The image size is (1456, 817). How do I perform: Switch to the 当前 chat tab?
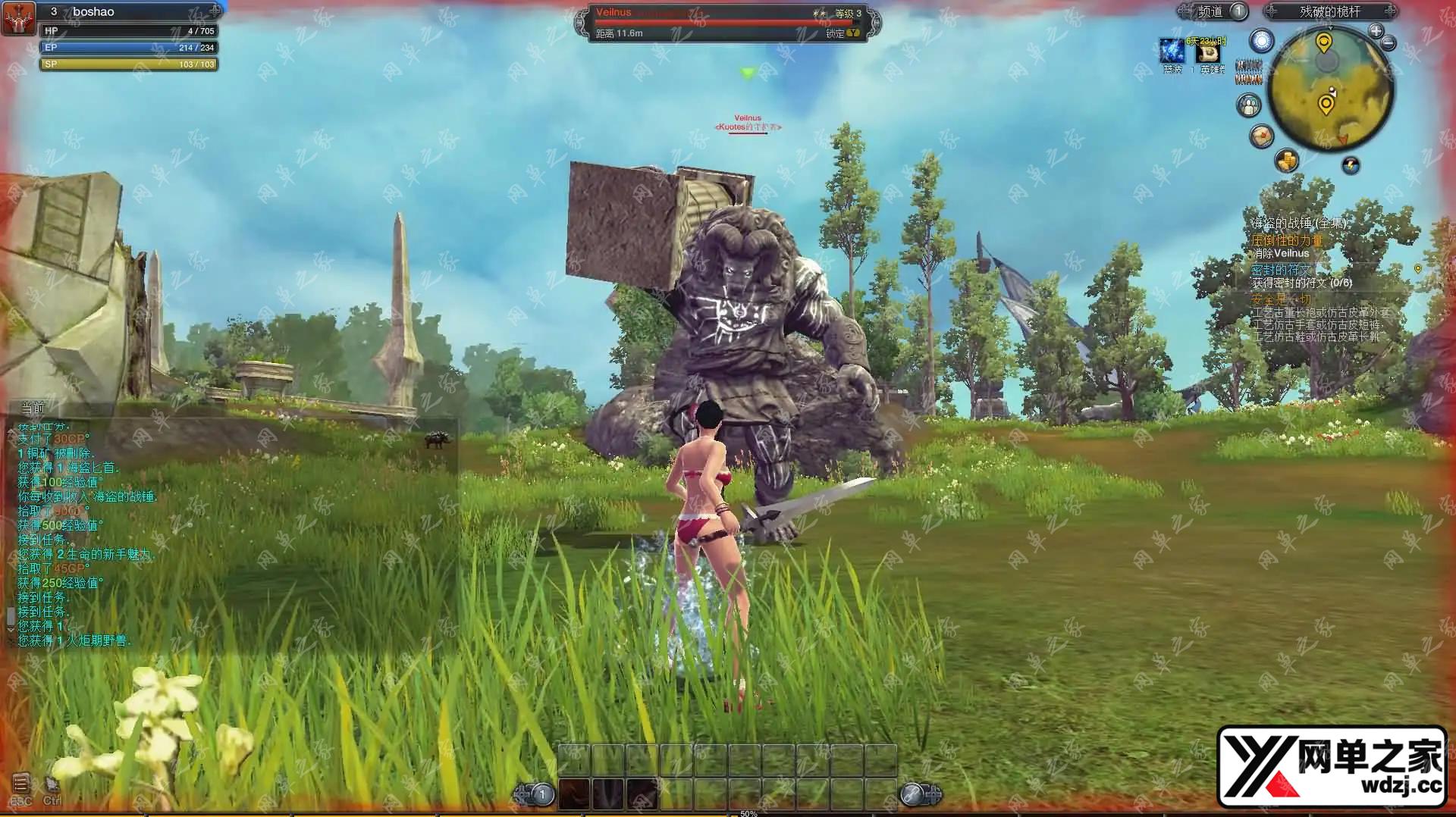[33, 408]
